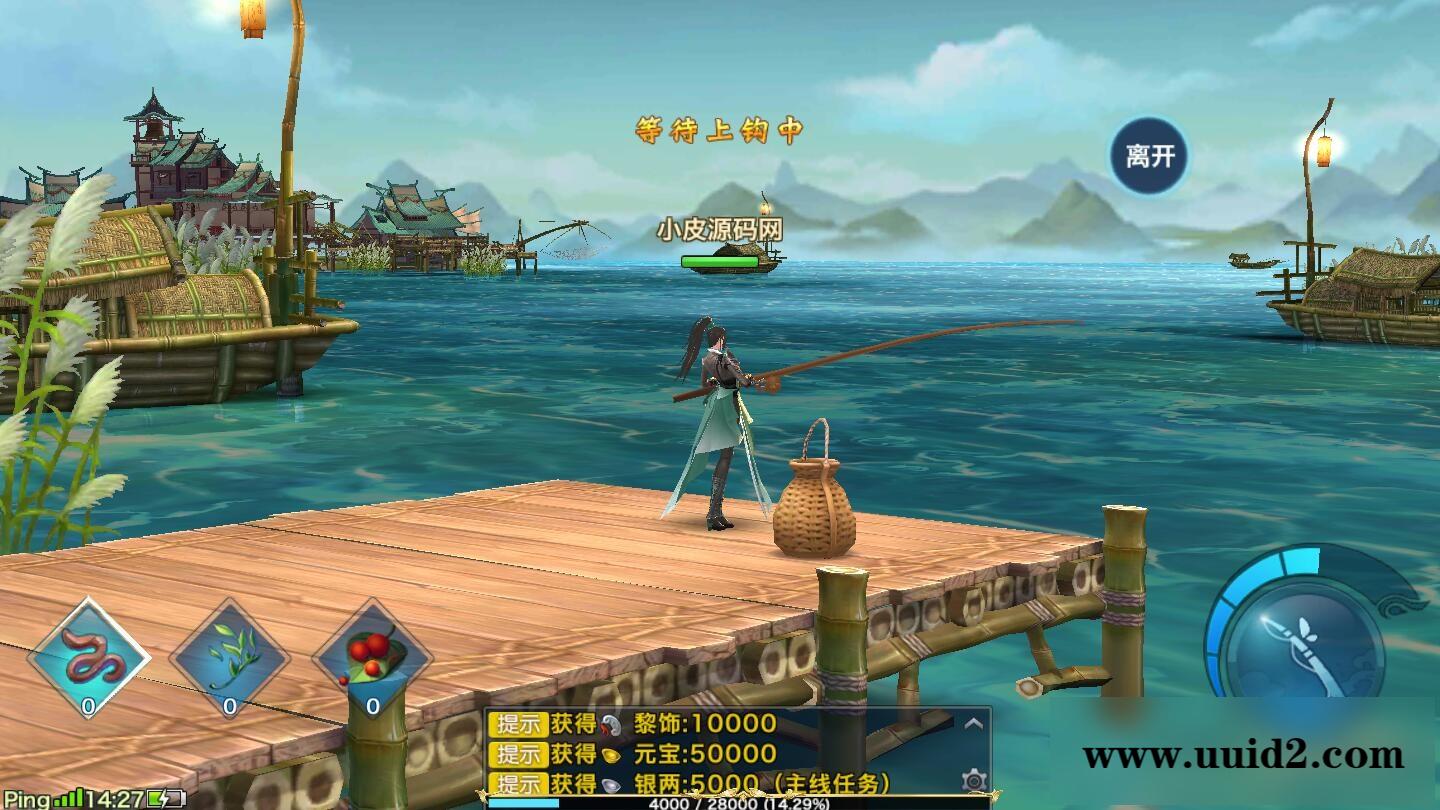Expand the chat log with the up arrow
The image size is (1440, 810).
tap(974, 723)
